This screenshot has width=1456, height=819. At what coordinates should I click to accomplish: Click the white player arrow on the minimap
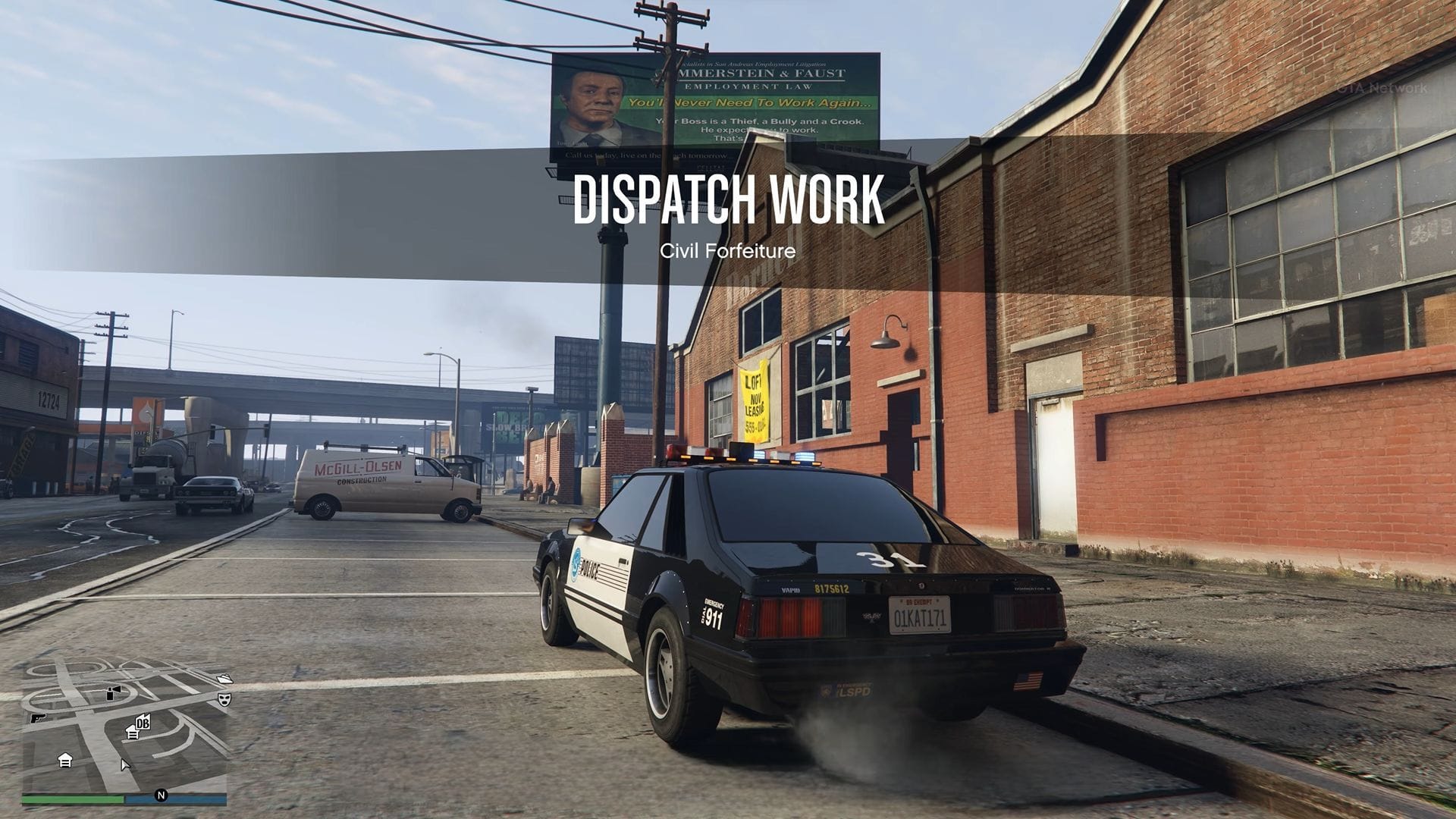pyautogui.click(x=125, y=766)
